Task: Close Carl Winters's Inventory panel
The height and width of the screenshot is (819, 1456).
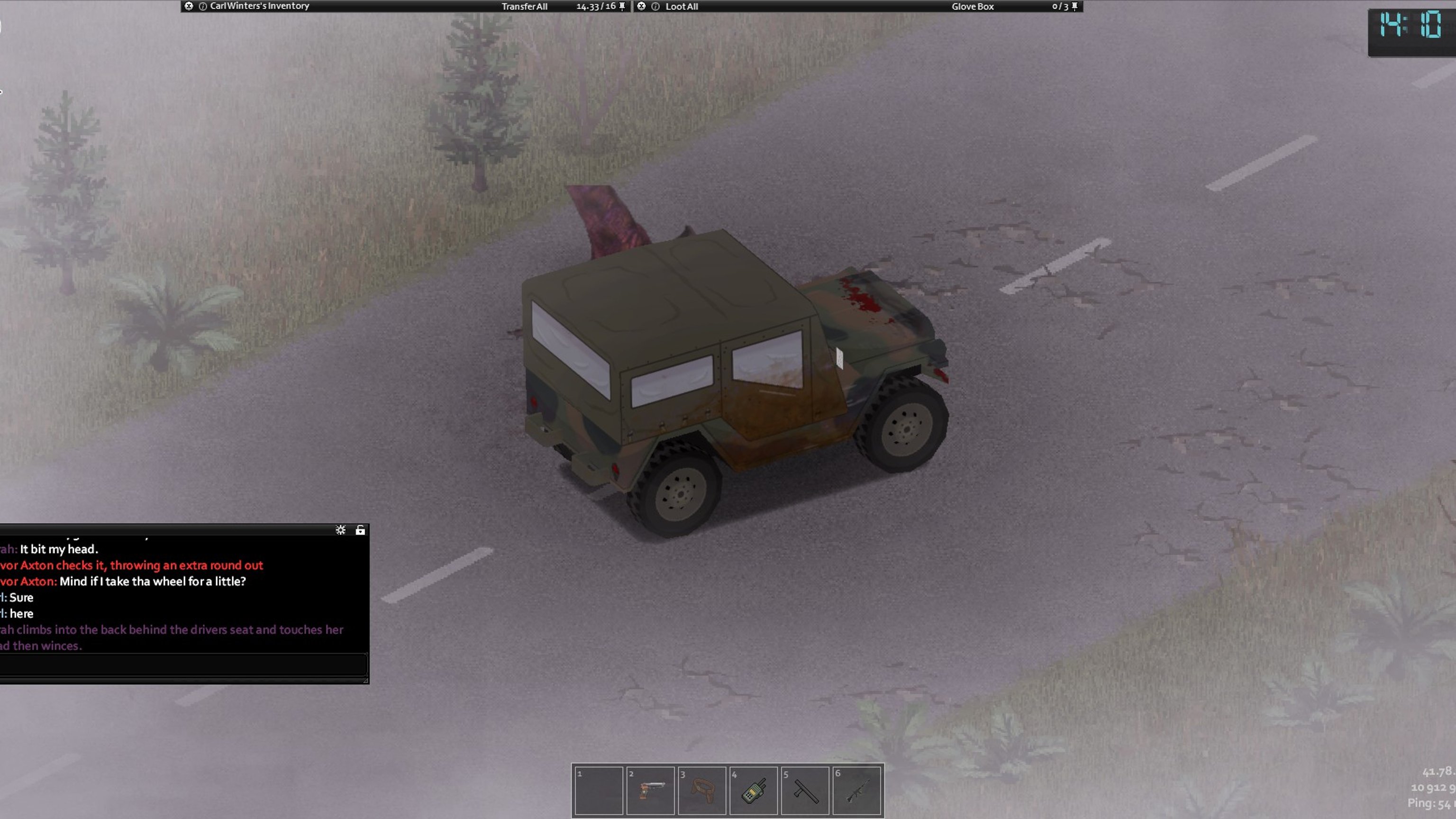Action: (x=189, y=6)
